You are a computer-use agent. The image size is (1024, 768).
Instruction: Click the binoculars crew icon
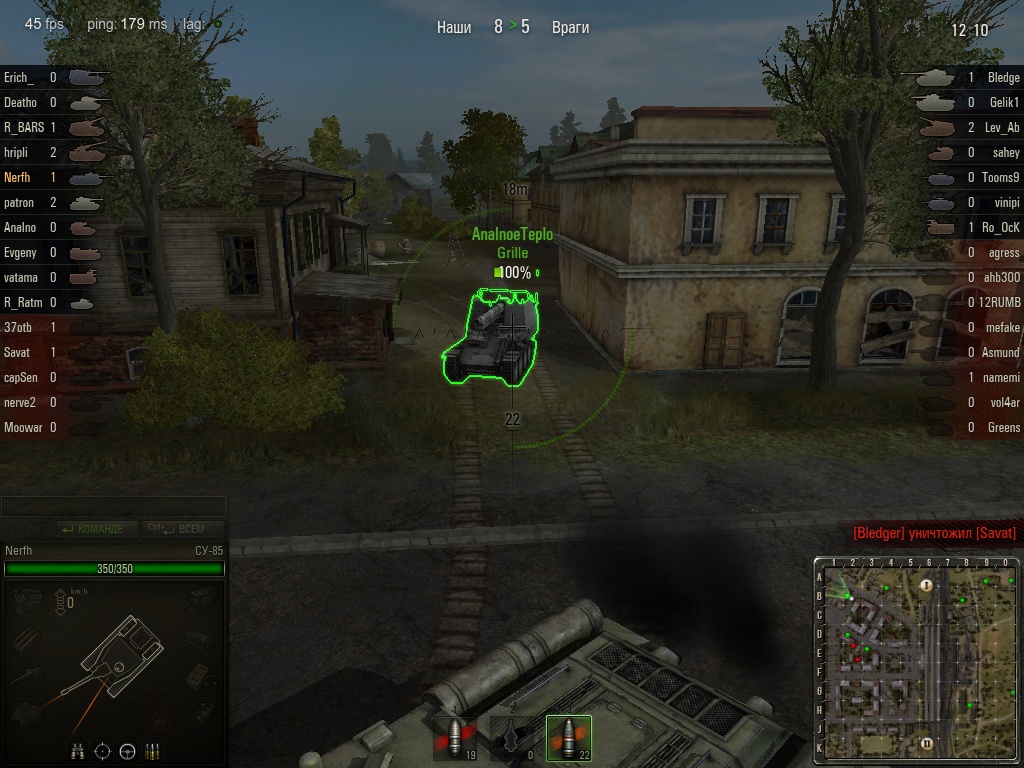pyautogui.click(x=78, y=750)
